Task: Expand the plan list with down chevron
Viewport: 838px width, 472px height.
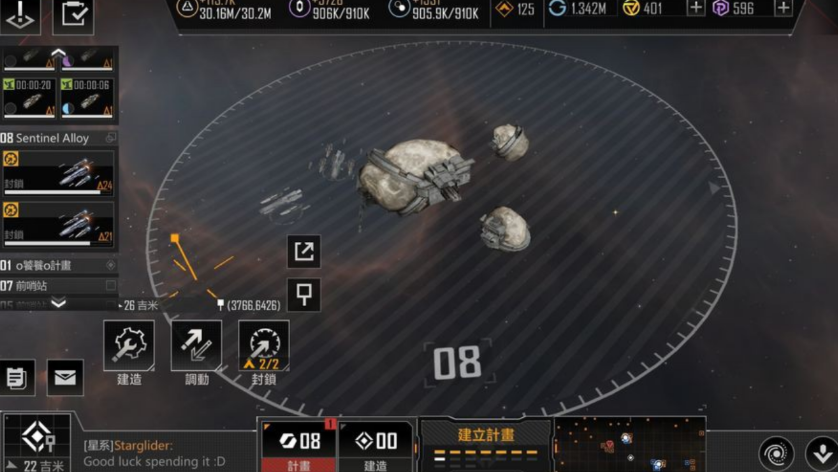Action: click(x=58, y=303)
